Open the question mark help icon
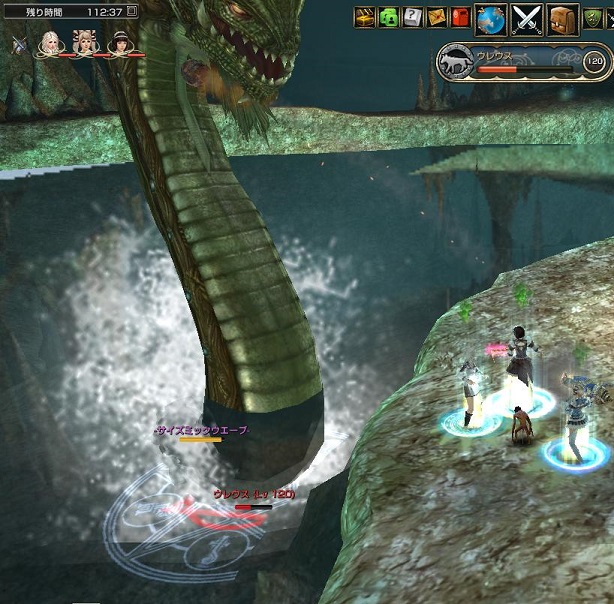Image resolution: width=614 pixels, height=604 pixels. point(412,17)
